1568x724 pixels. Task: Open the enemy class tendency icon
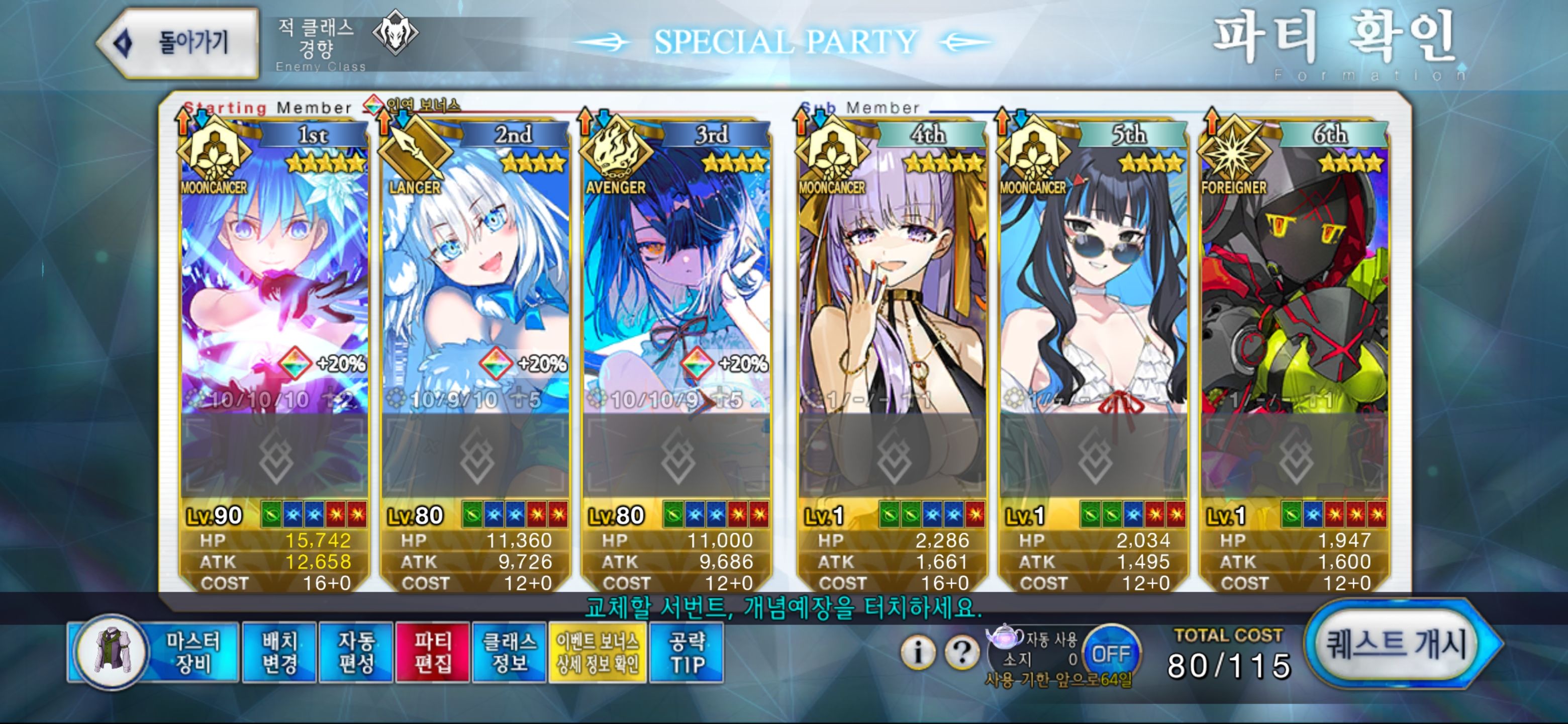[395, 33]
